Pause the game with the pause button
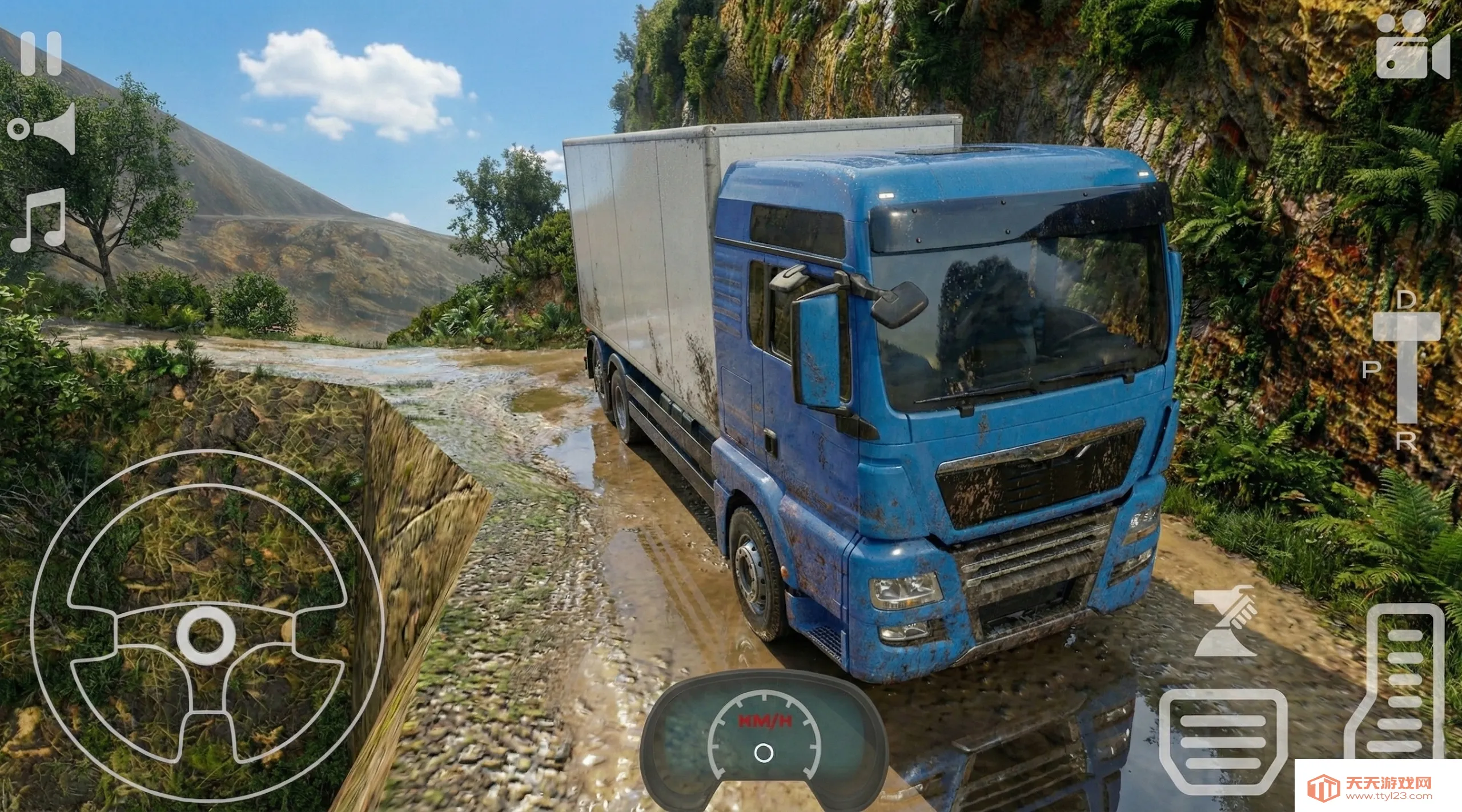The height and width of the screenshot is (812, 1462). click(41, 54)
